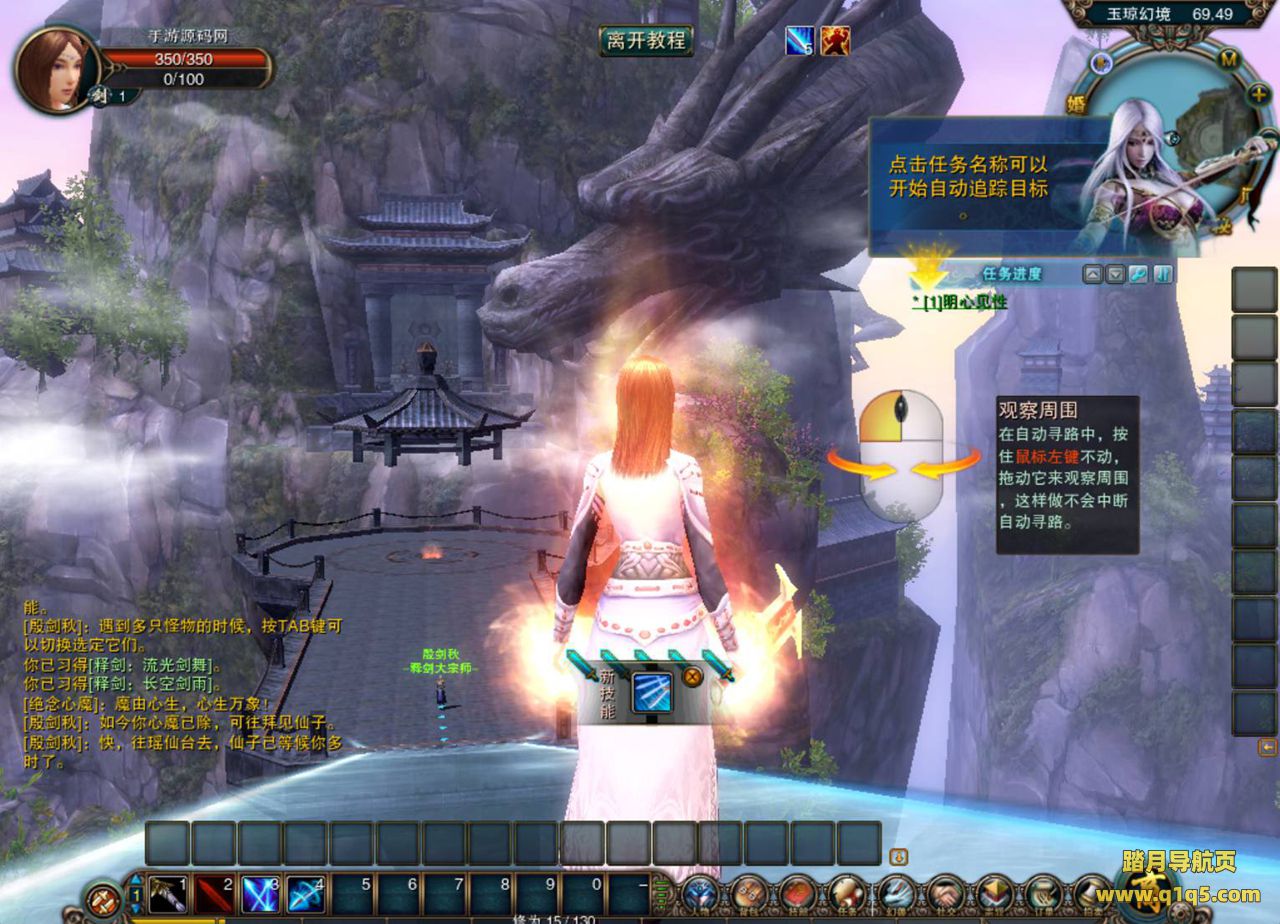Select the red warrior buff icon
This screenshot has width=1280, height=924.
click(x=835, y=41)
